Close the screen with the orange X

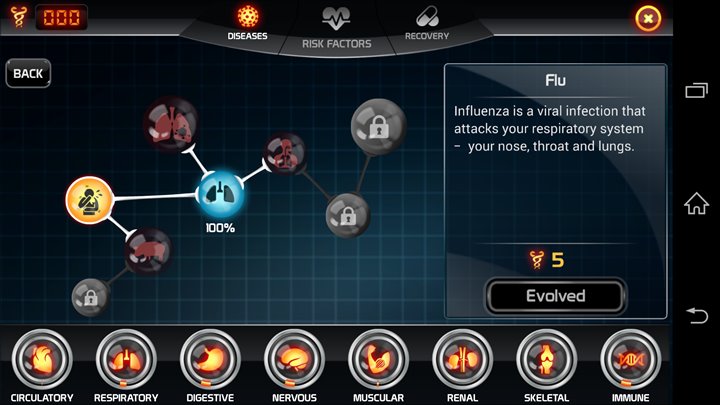(x=648, y=18)
